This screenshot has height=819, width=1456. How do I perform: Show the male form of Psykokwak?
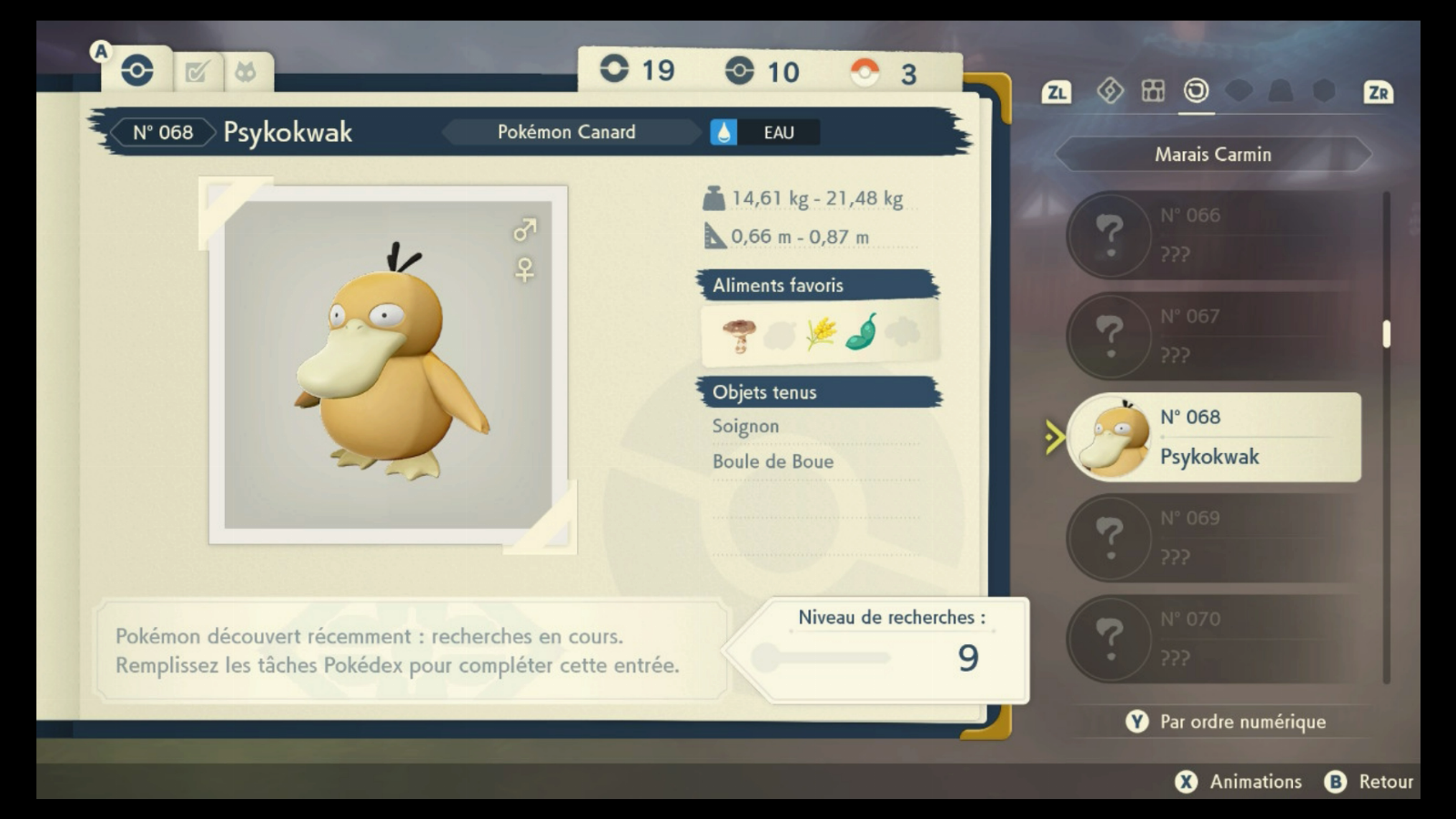coord(525,230)
